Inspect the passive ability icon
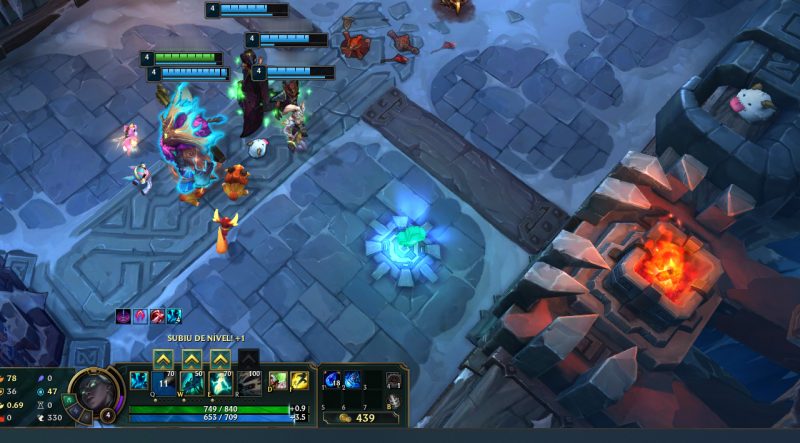 point(138,381)
